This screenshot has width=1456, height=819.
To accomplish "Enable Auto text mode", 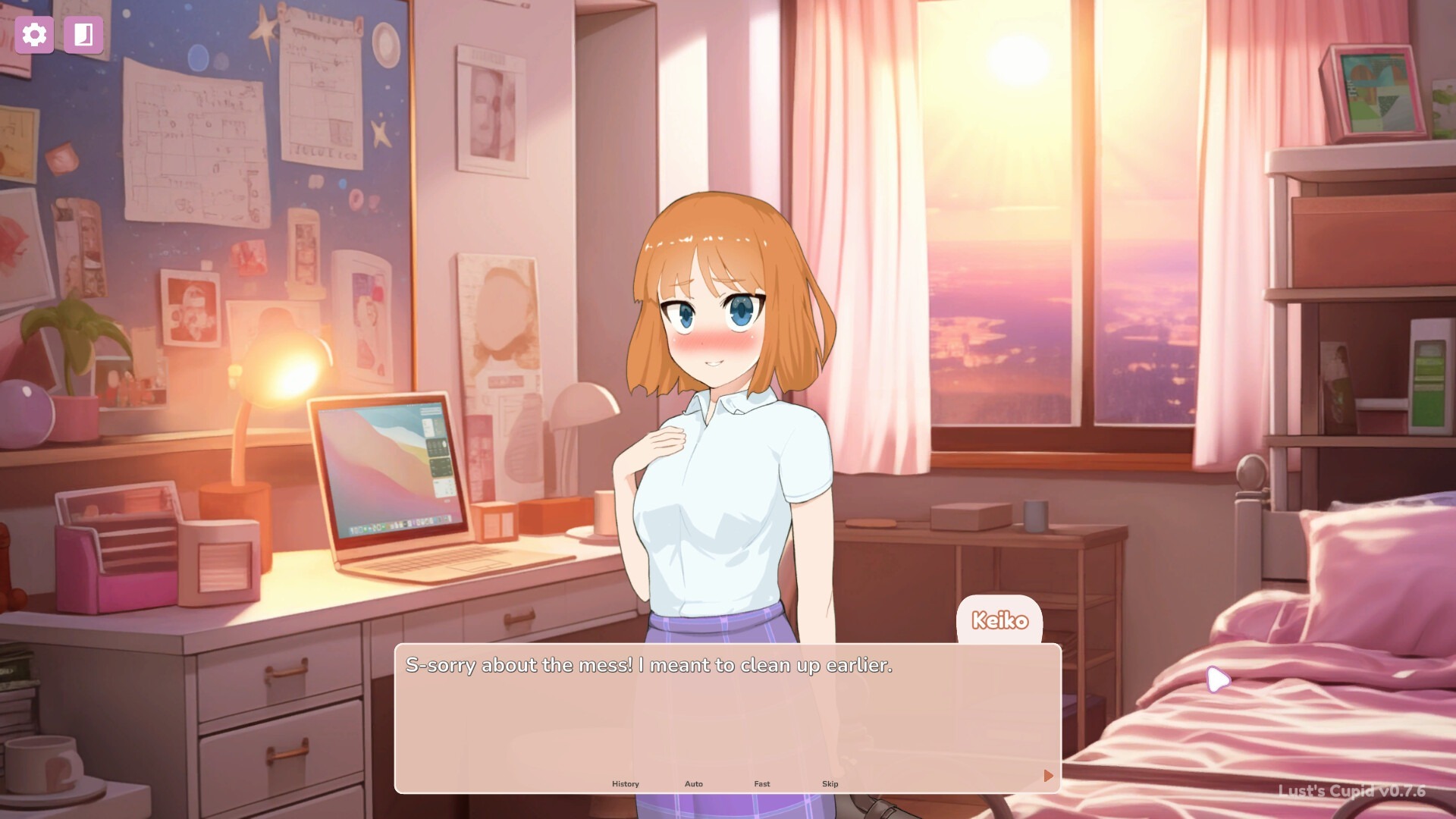I will 694,784.
